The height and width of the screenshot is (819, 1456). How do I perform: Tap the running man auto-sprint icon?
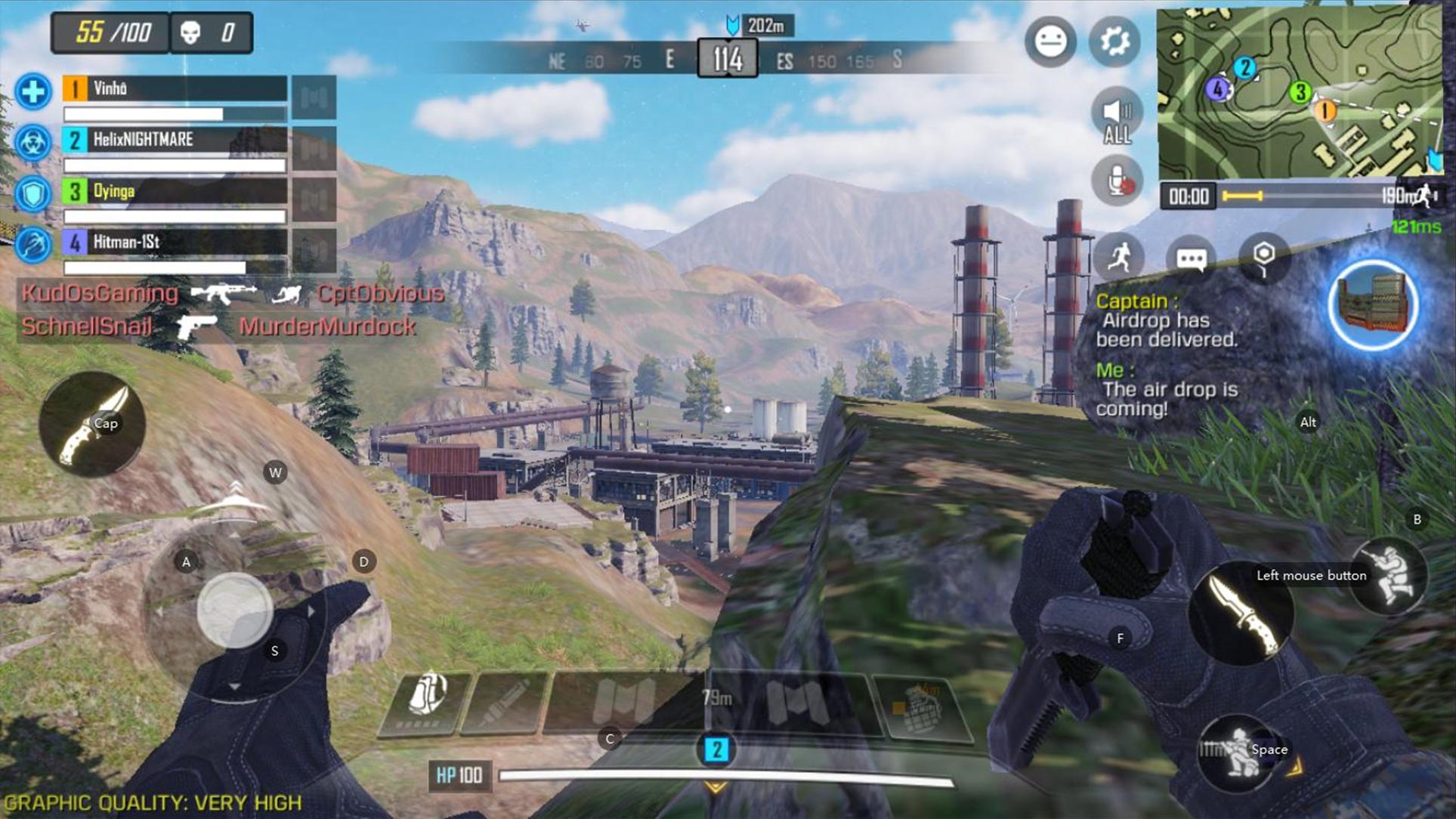pos(1119,258)
